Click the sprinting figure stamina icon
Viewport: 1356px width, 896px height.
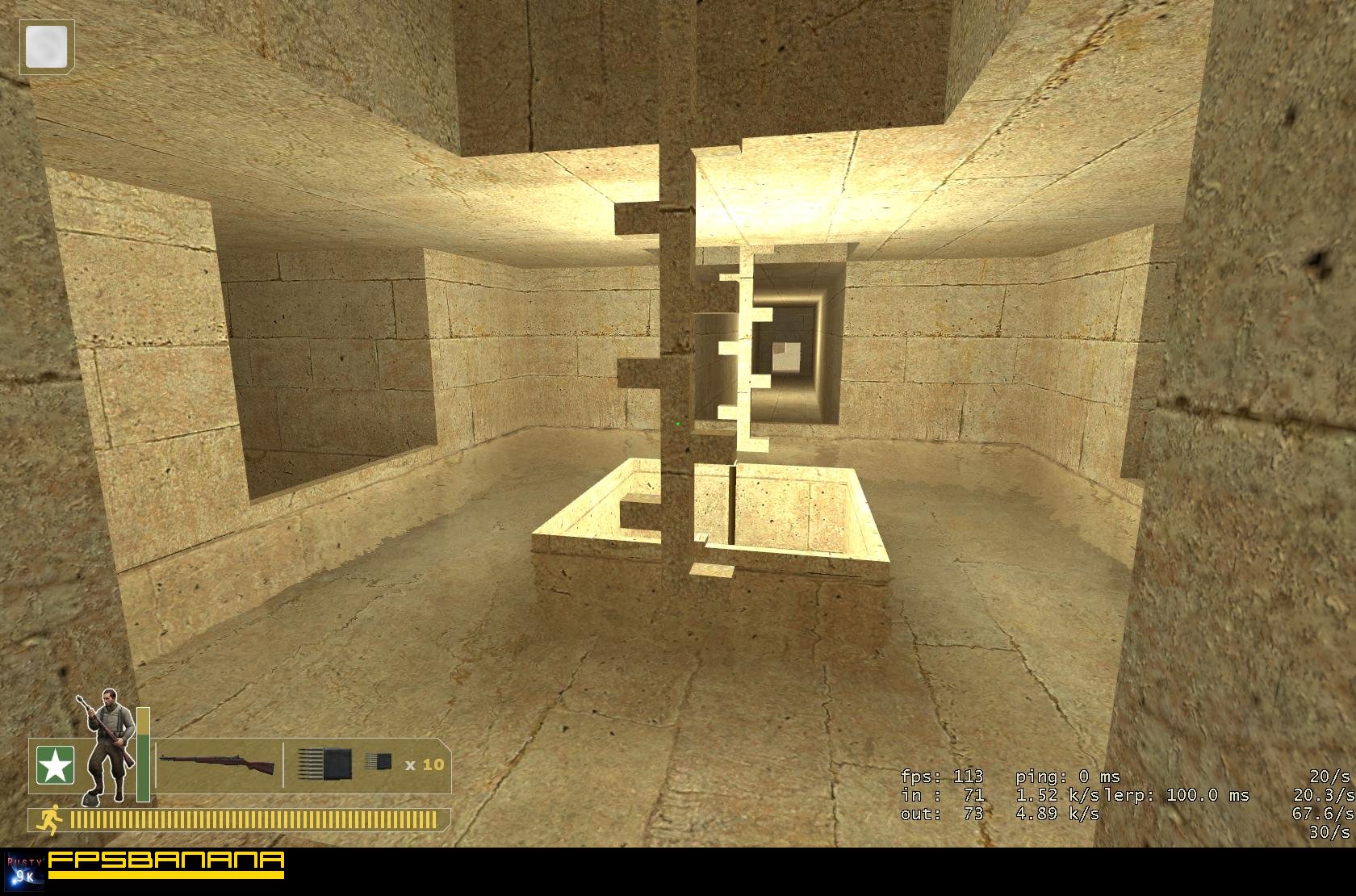[x=52, y=818]
